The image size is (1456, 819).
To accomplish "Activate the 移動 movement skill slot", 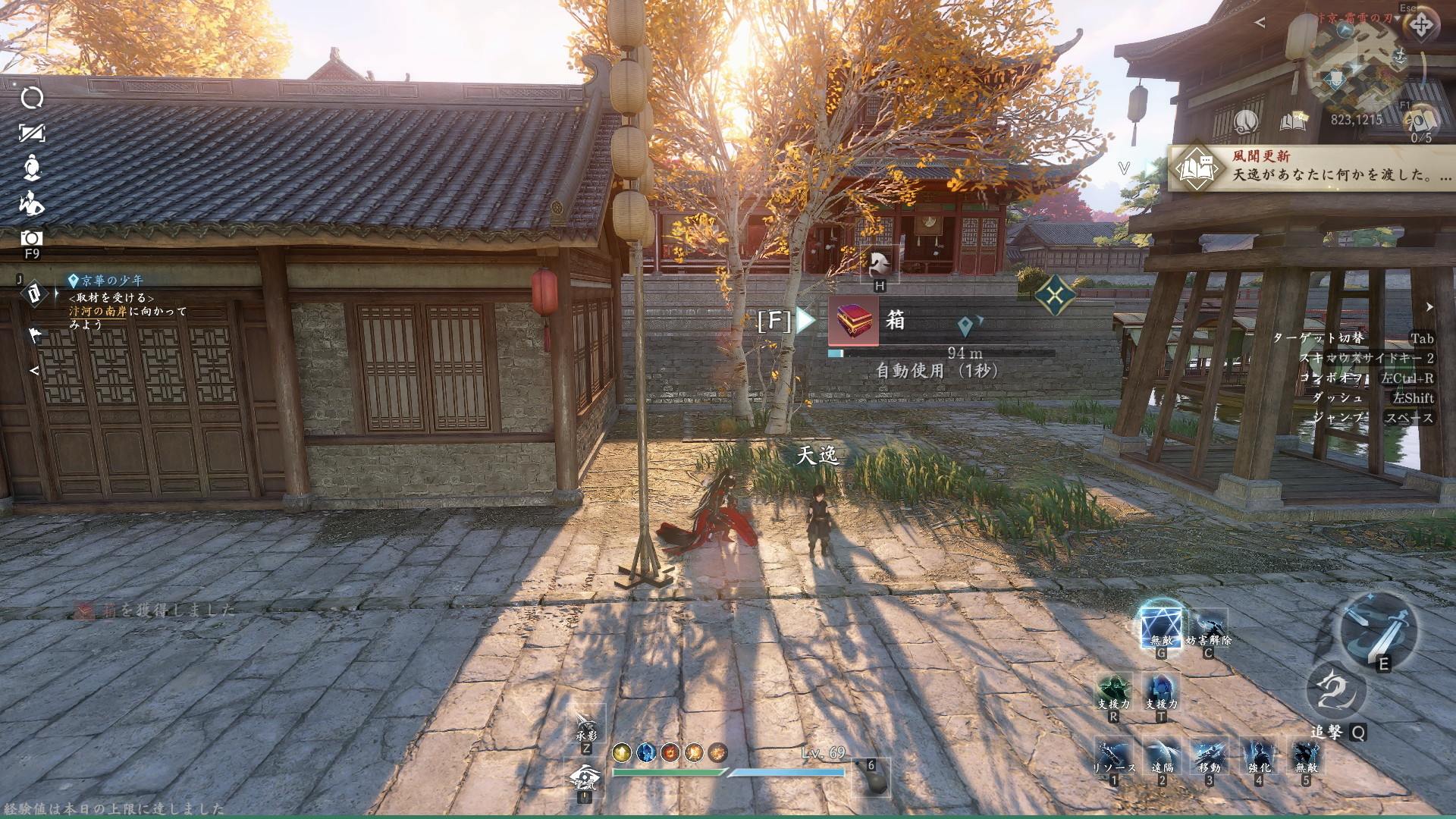I will click(1210, 757).
